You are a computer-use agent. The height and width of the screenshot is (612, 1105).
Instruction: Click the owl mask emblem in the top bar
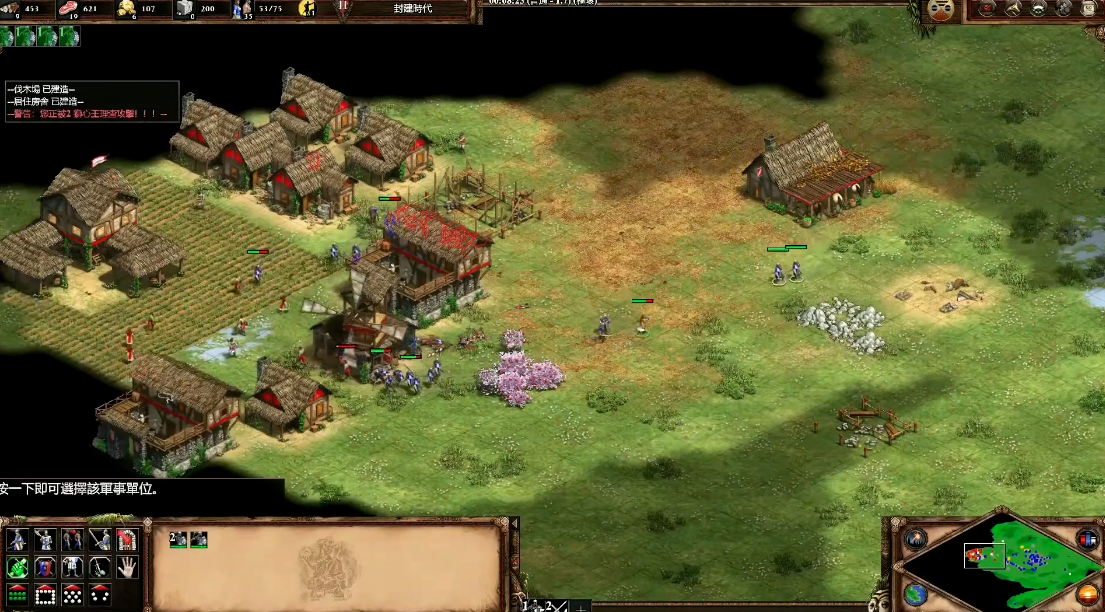click(x=941, y=10)
